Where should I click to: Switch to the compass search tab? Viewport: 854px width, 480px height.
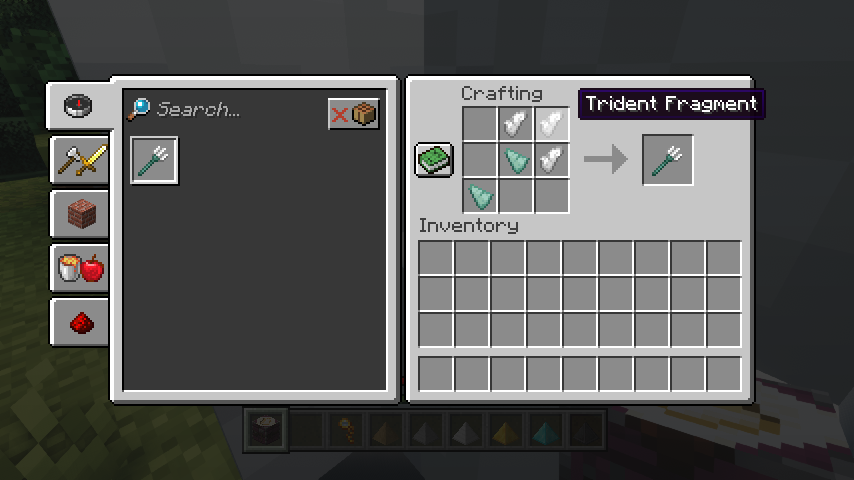(79, 106)
